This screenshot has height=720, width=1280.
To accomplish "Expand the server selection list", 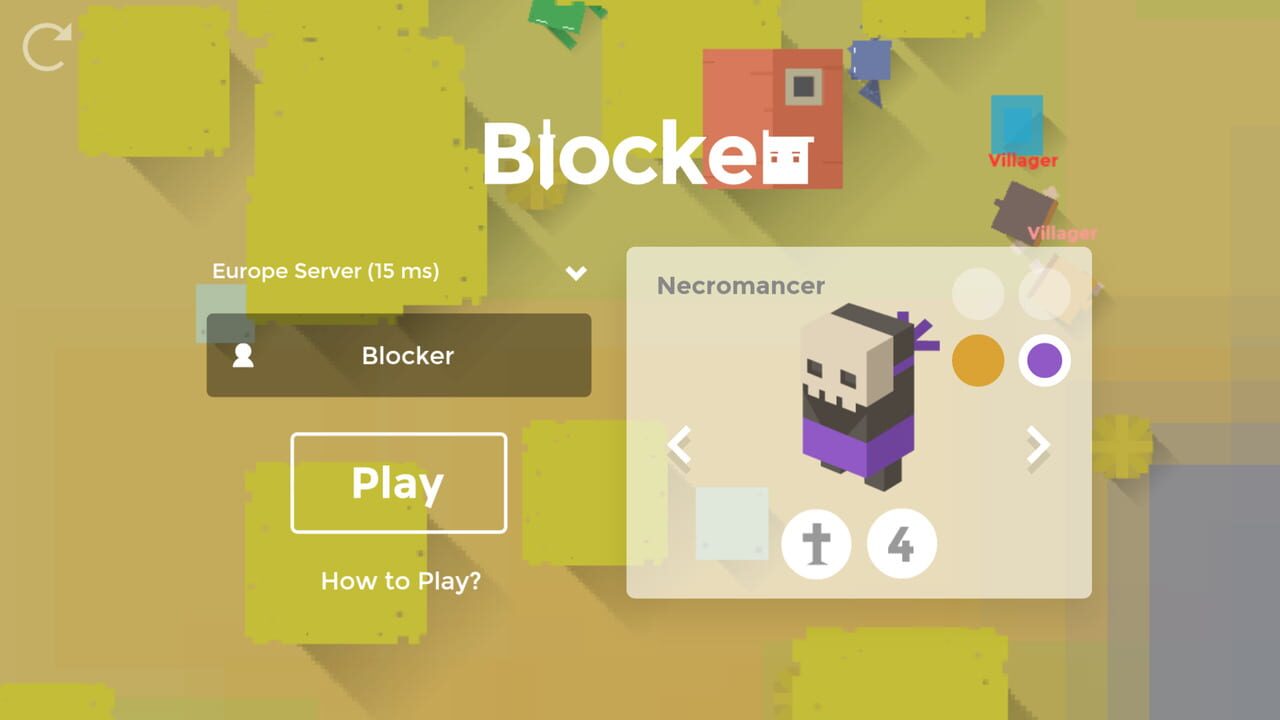I will (x=399, y=271).
